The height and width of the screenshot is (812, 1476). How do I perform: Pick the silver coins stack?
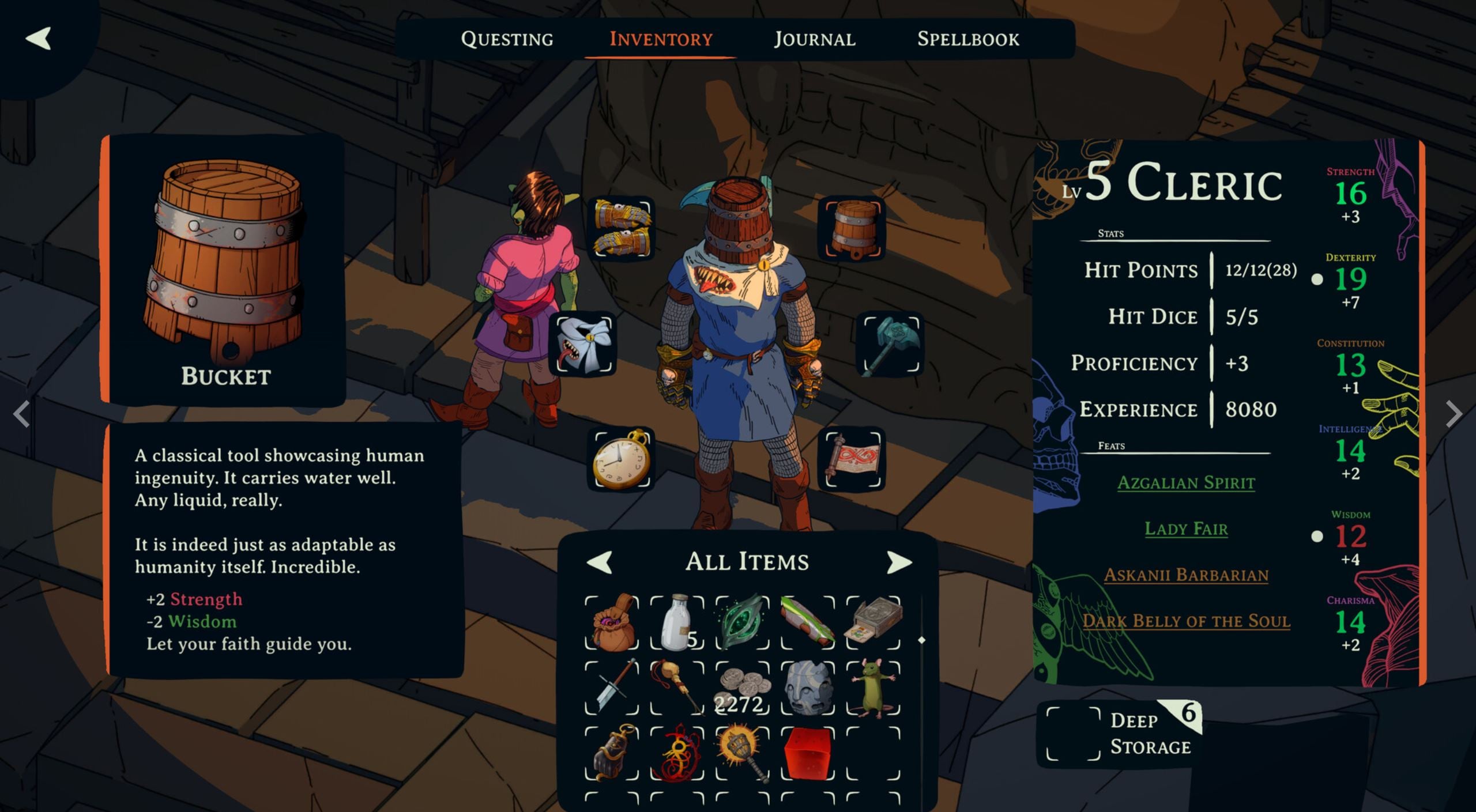(x=743, y=688)
